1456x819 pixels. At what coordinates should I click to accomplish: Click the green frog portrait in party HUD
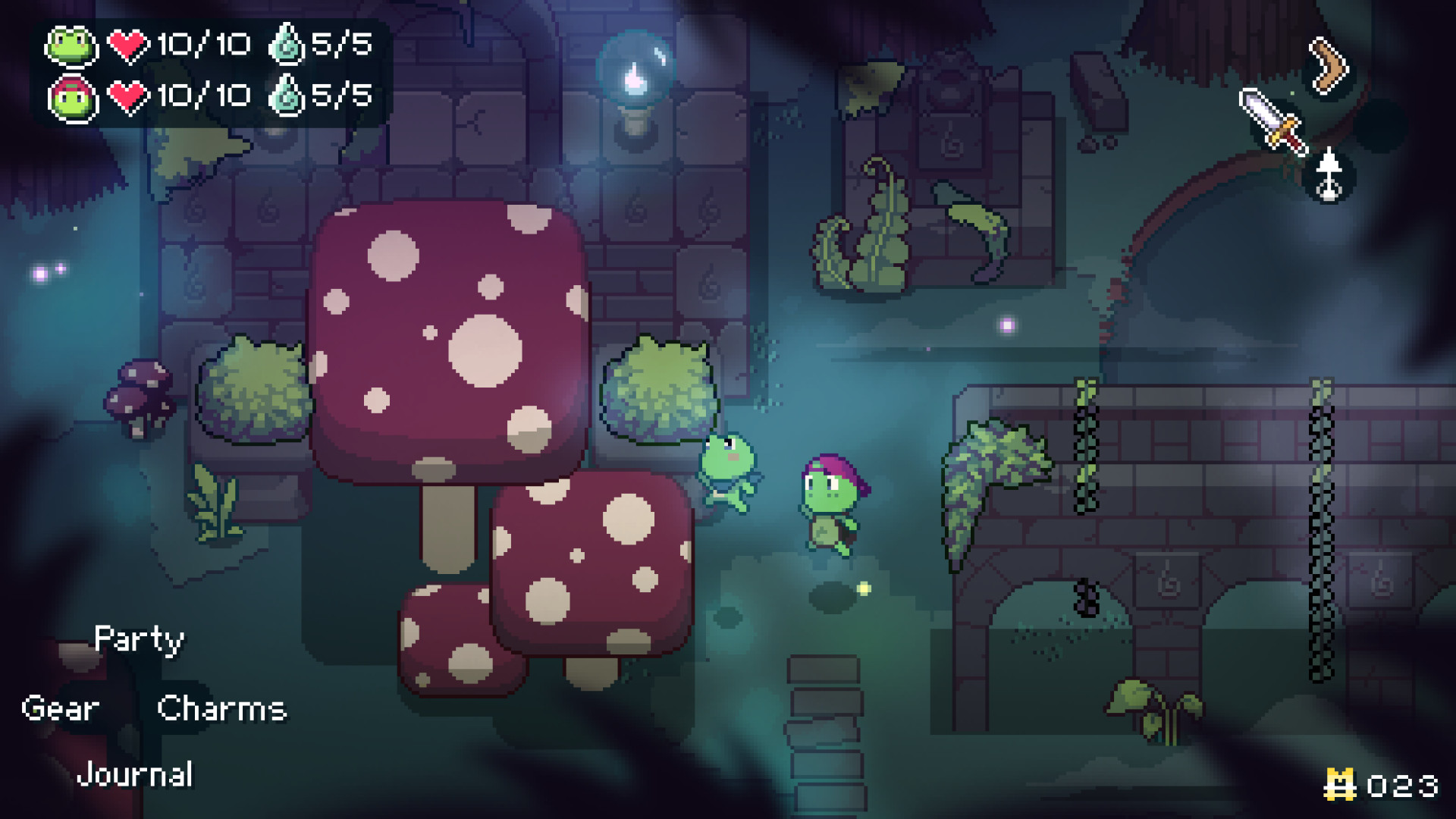tap(72, 45)
